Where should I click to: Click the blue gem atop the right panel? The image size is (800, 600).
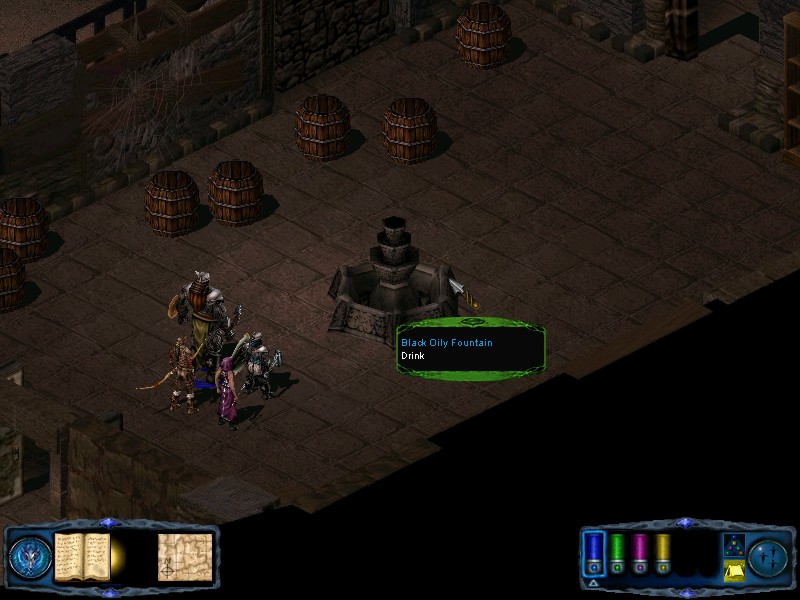[684, 522]
